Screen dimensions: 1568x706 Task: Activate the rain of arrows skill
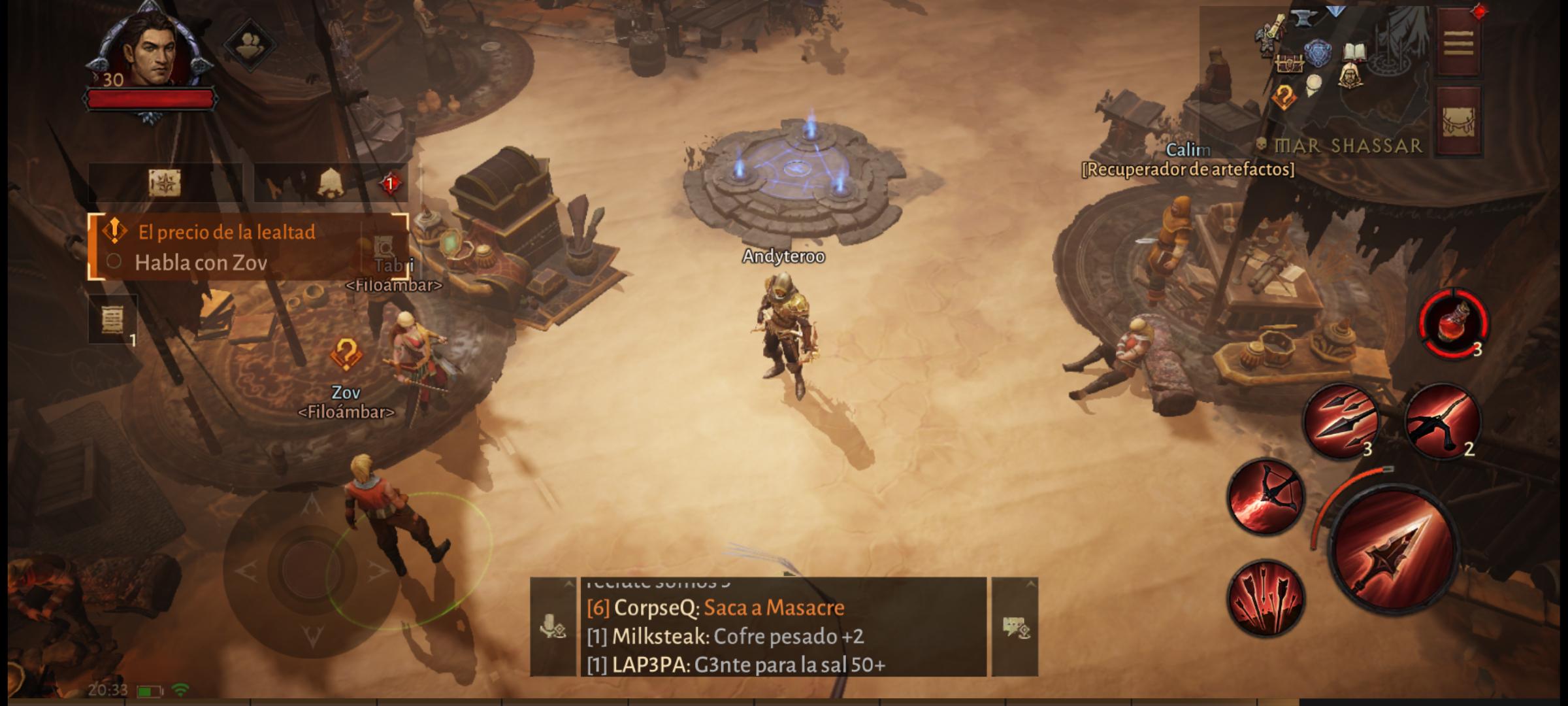(1266, 598)
